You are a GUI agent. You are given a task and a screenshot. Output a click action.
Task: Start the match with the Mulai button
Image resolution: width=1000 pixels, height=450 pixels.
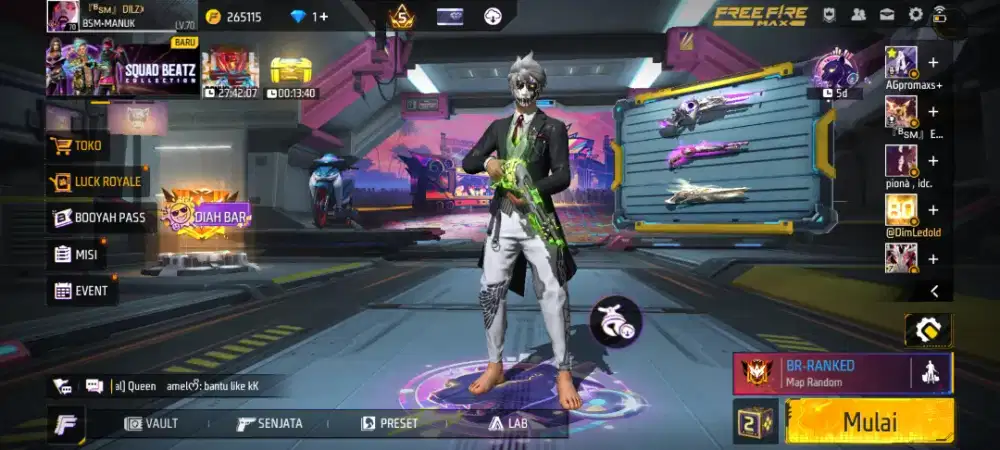click(869, 421)
